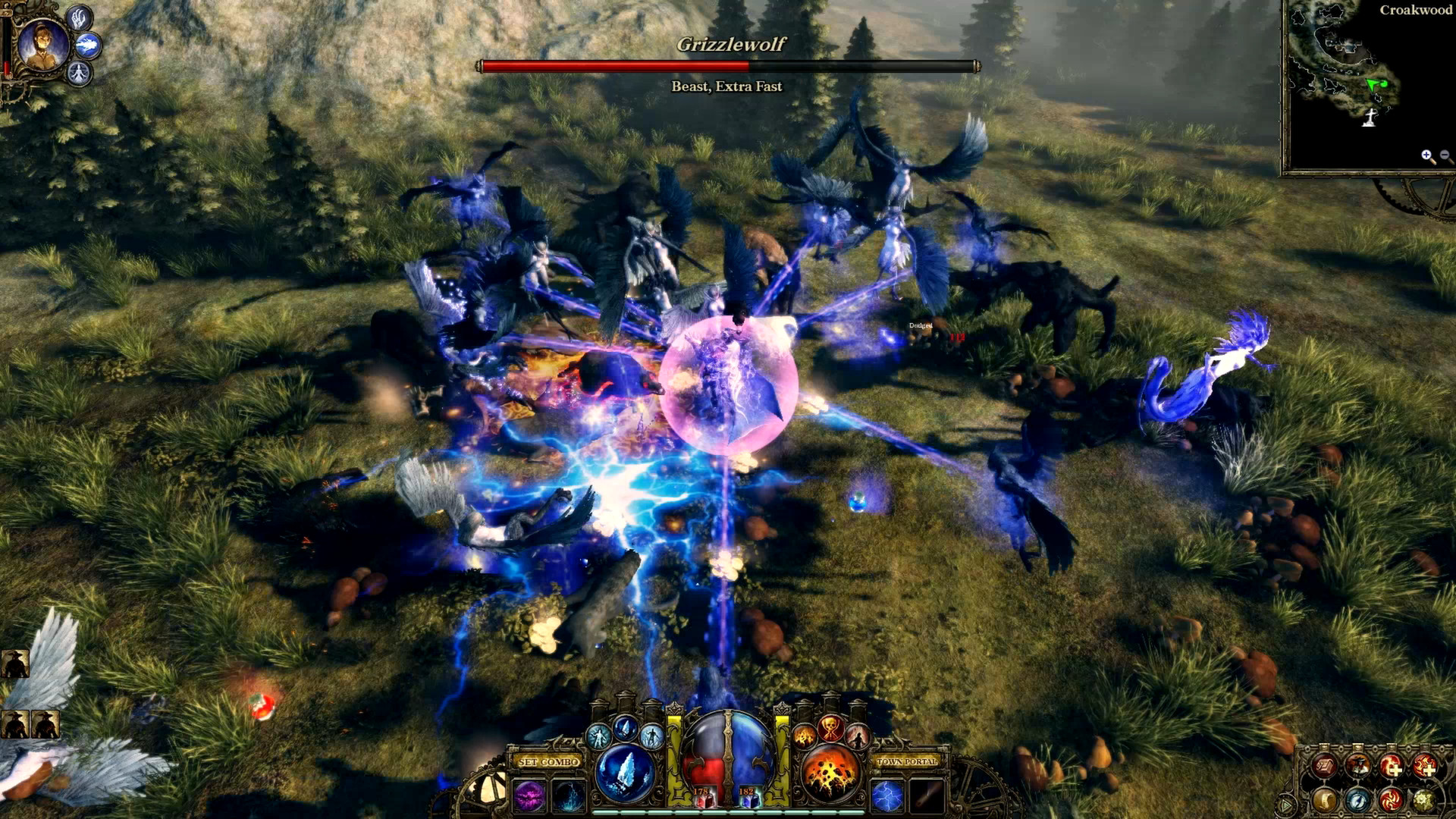Open the inventory chest icon in bottom-right panel
The width and height of the screenshot is (1456, 819).
pos(1324,766)
